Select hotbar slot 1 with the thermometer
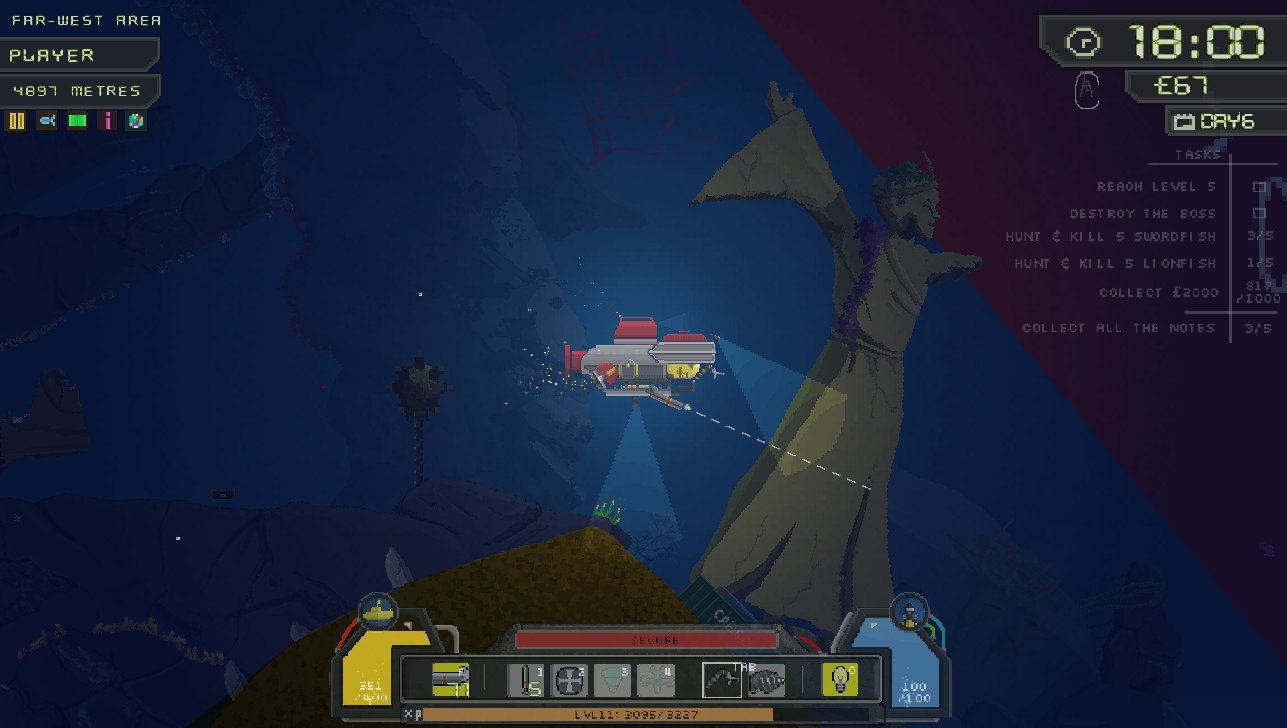This screenshot has width=1287, height=728. 525,680
